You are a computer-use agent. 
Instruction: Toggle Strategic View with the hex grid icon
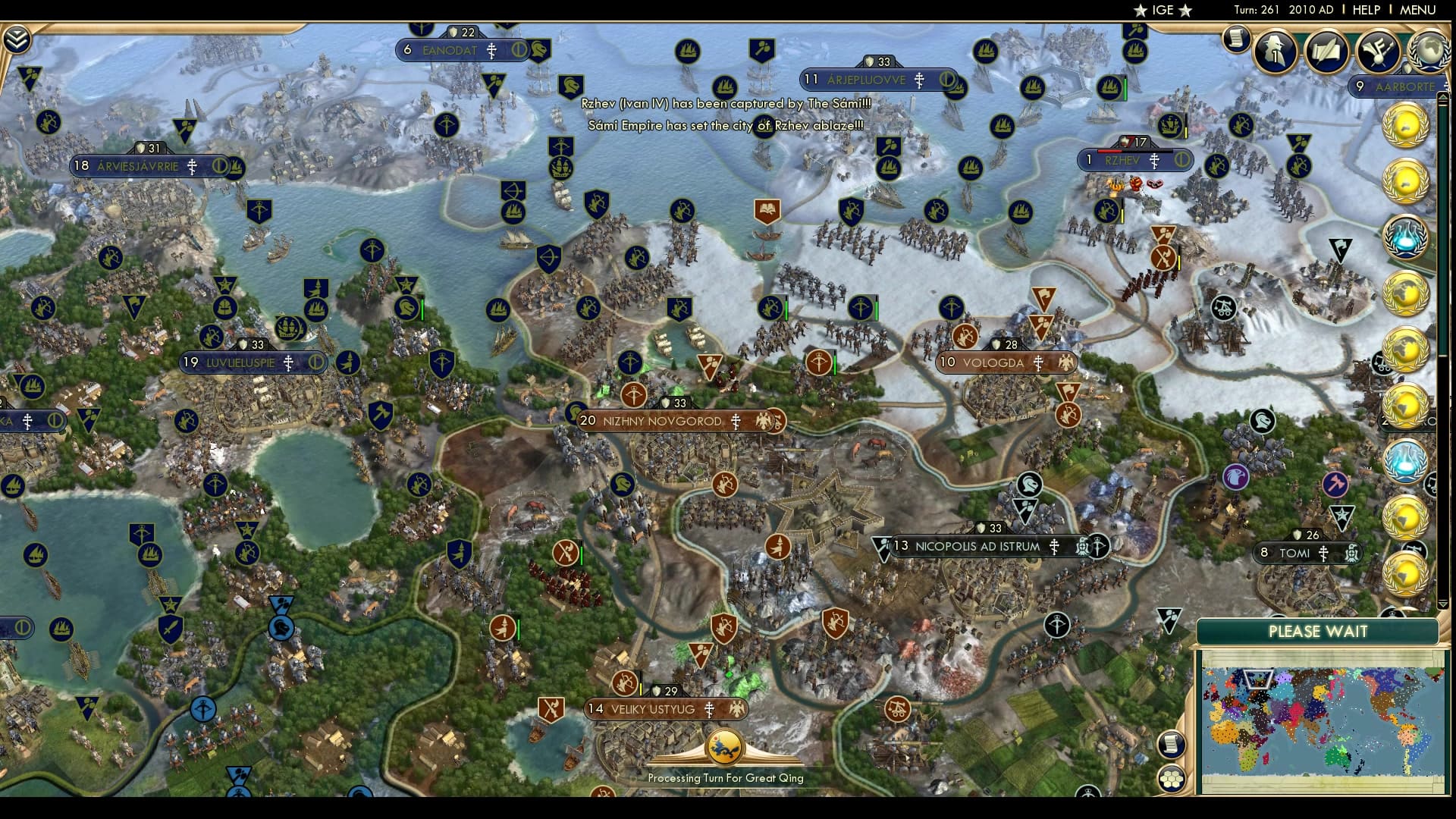click(1173, 778)
